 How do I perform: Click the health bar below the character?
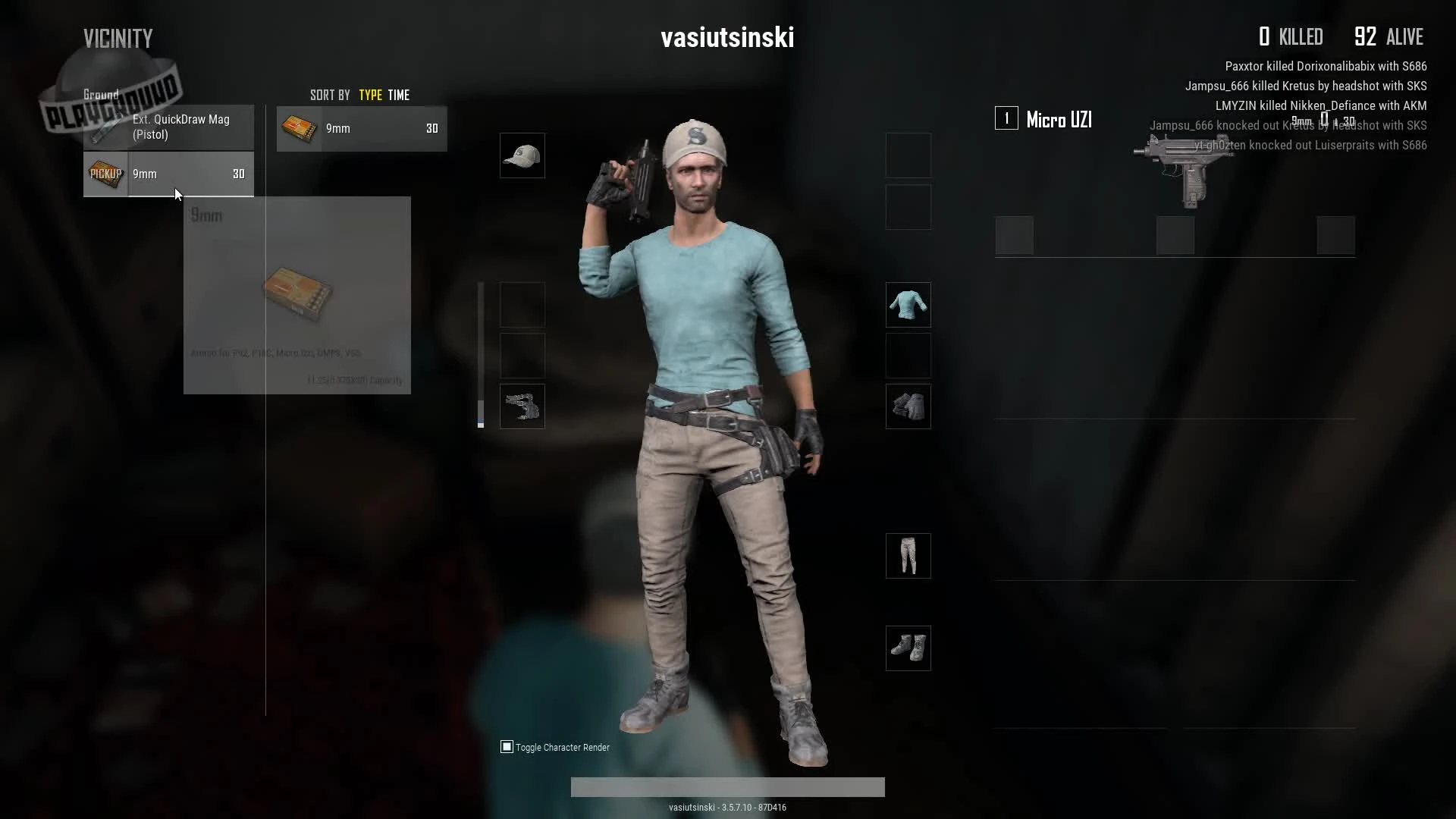[x=727, y=787]
